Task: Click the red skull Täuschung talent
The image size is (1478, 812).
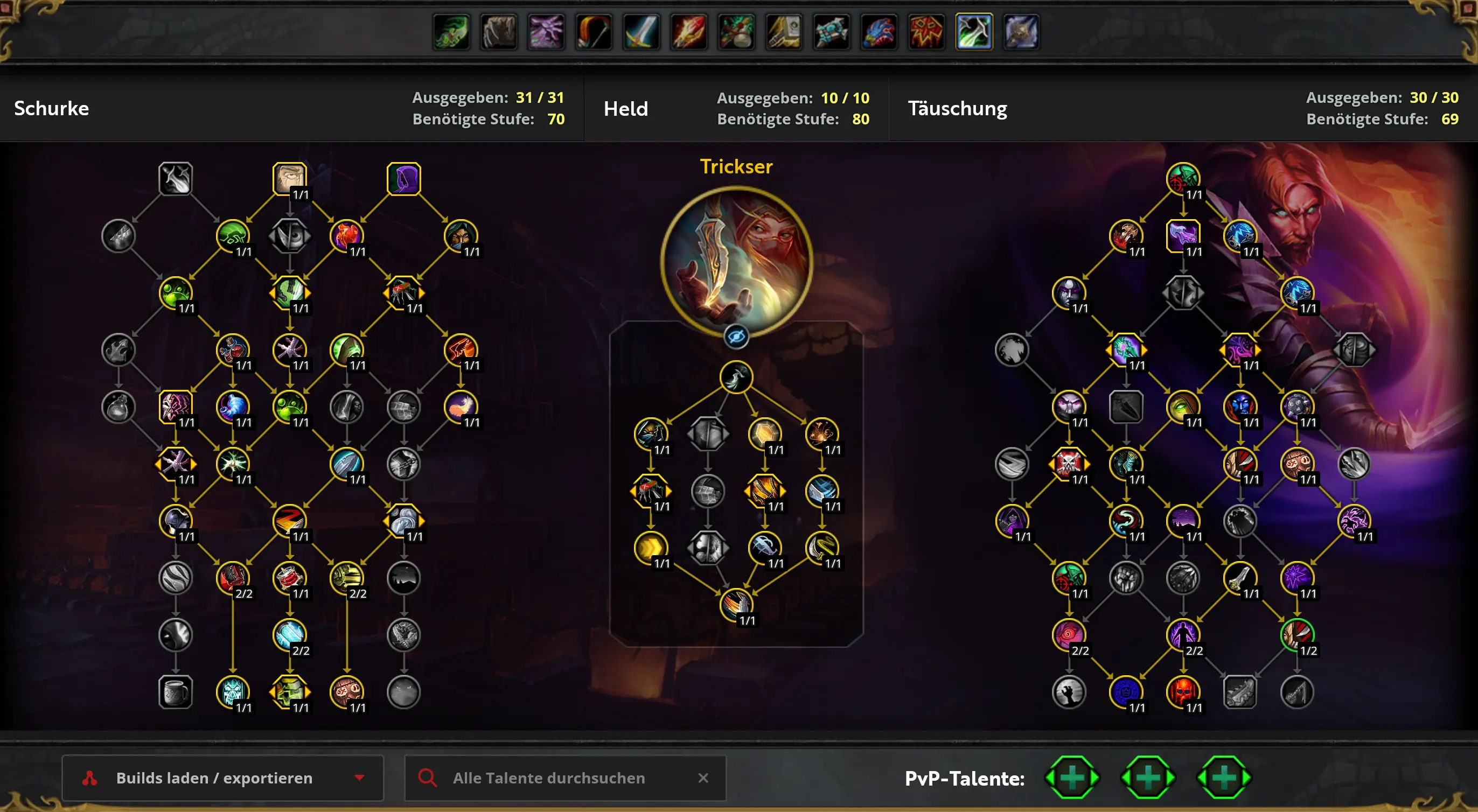Action: [x=1182, y=692]
